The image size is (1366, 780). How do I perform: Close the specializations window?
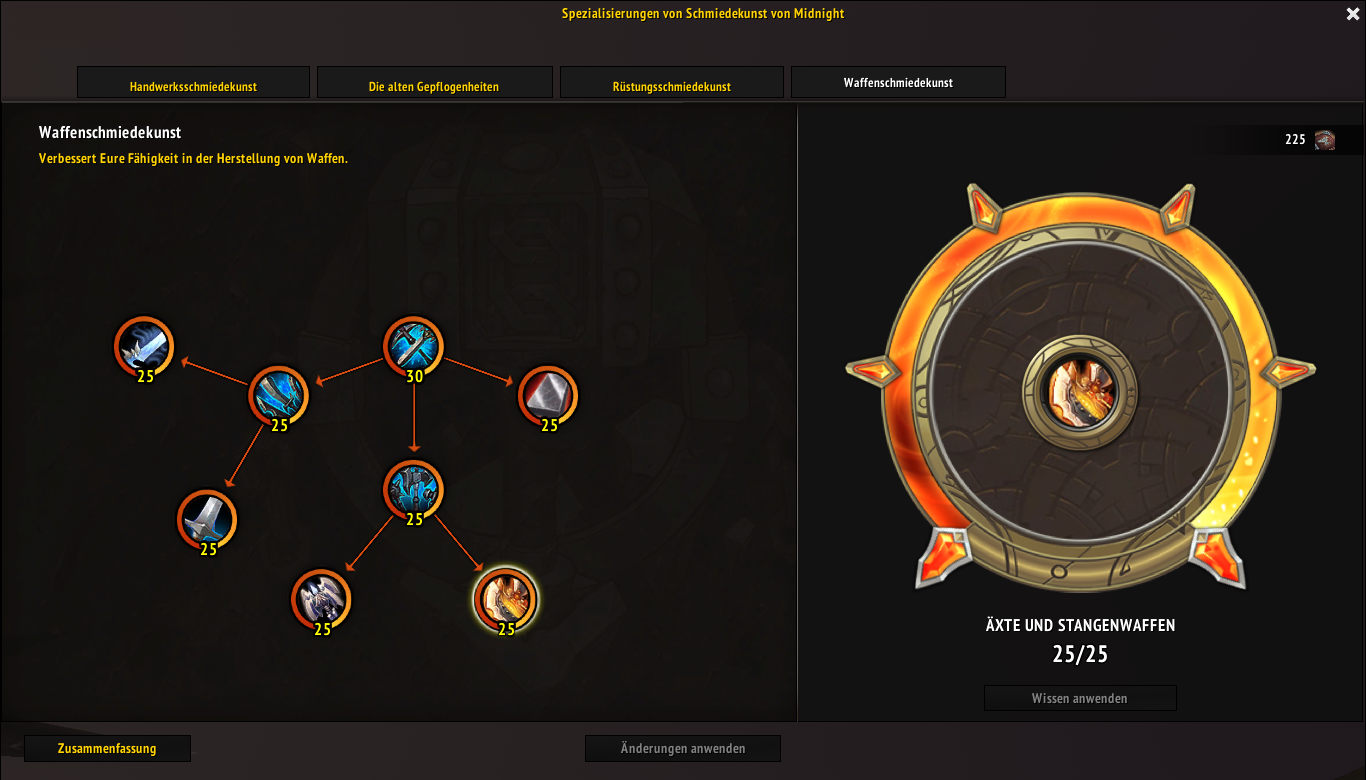coord(1353,14)
